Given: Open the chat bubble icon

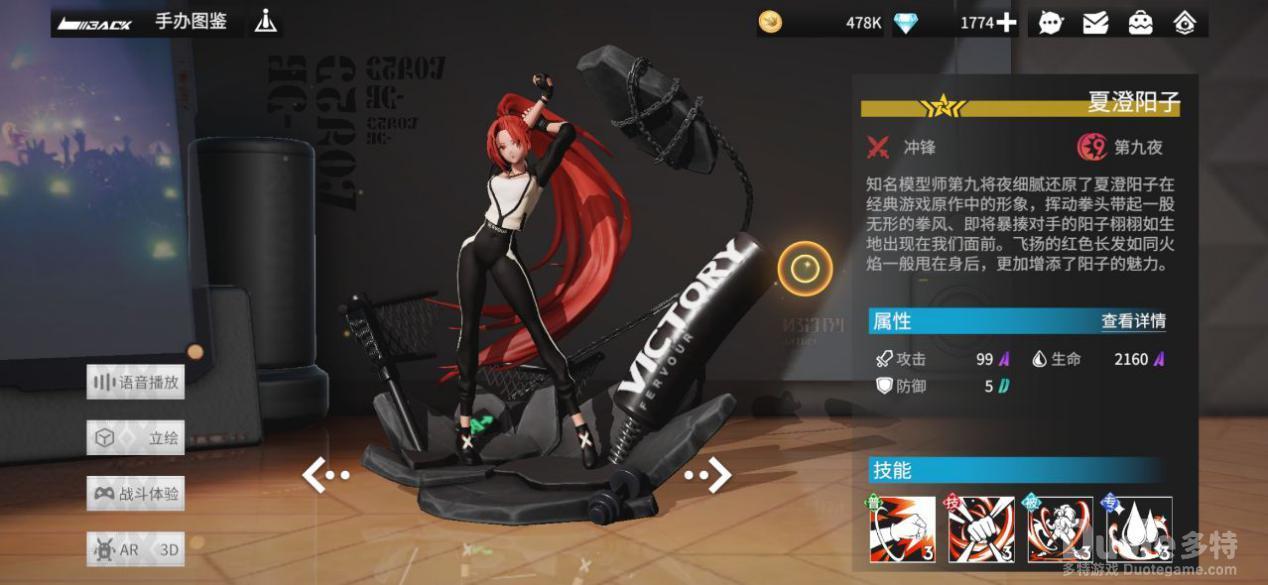Looking at the screenshot, I should (x=1050, y=22).
